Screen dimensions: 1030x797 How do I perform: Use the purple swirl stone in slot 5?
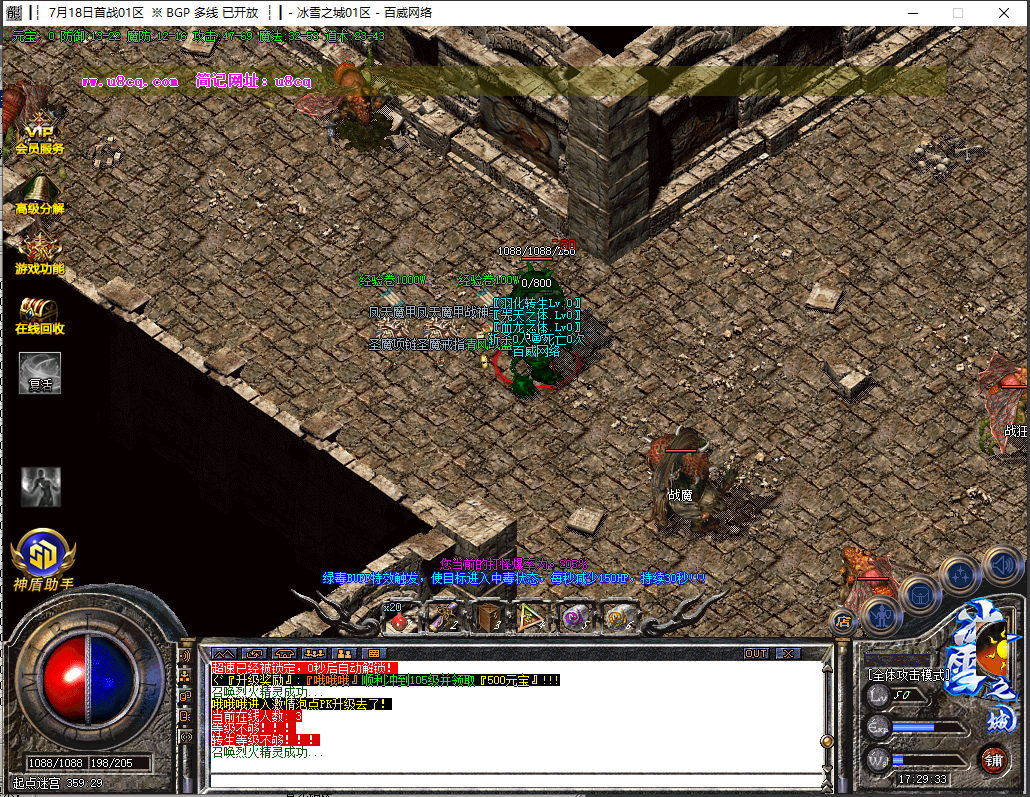pos(574,619)
